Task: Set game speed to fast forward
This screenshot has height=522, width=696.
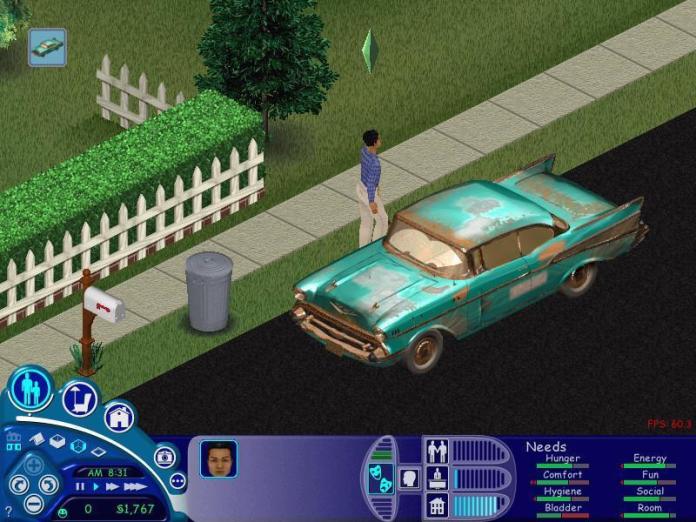Action: [x=113, y=487]
